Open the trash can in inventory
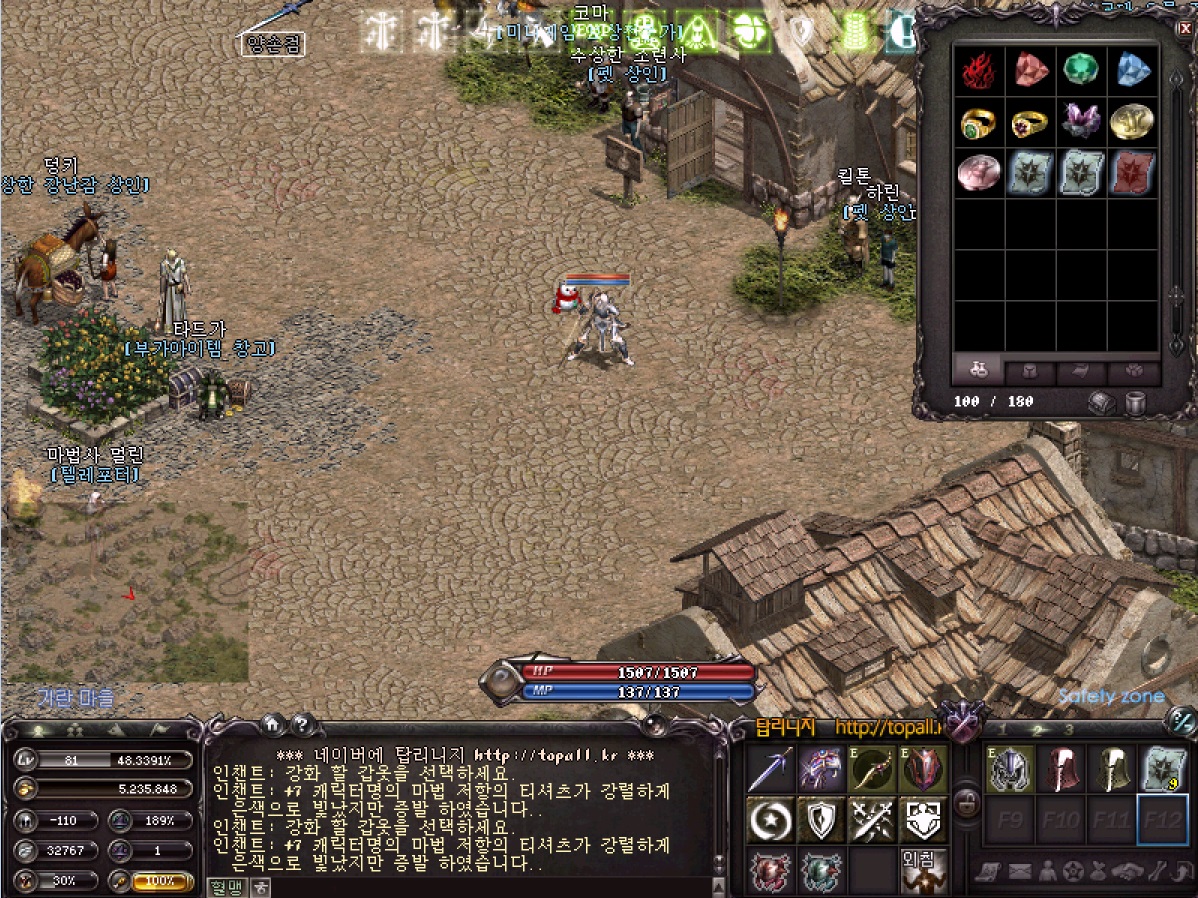The image size is (1198, 898). pyautogui.click(x=1136, y=402)
